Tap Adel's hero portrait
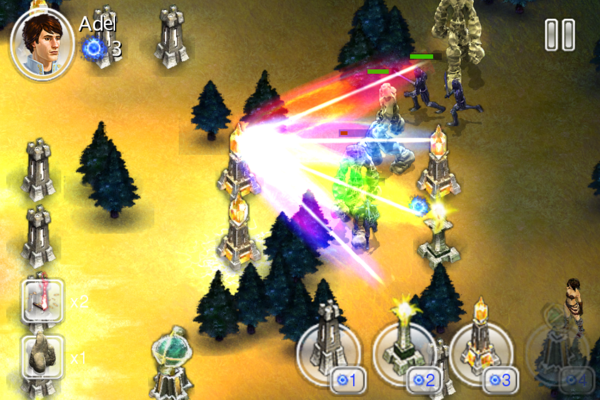The image size is (600, 400). coord(41,42)
